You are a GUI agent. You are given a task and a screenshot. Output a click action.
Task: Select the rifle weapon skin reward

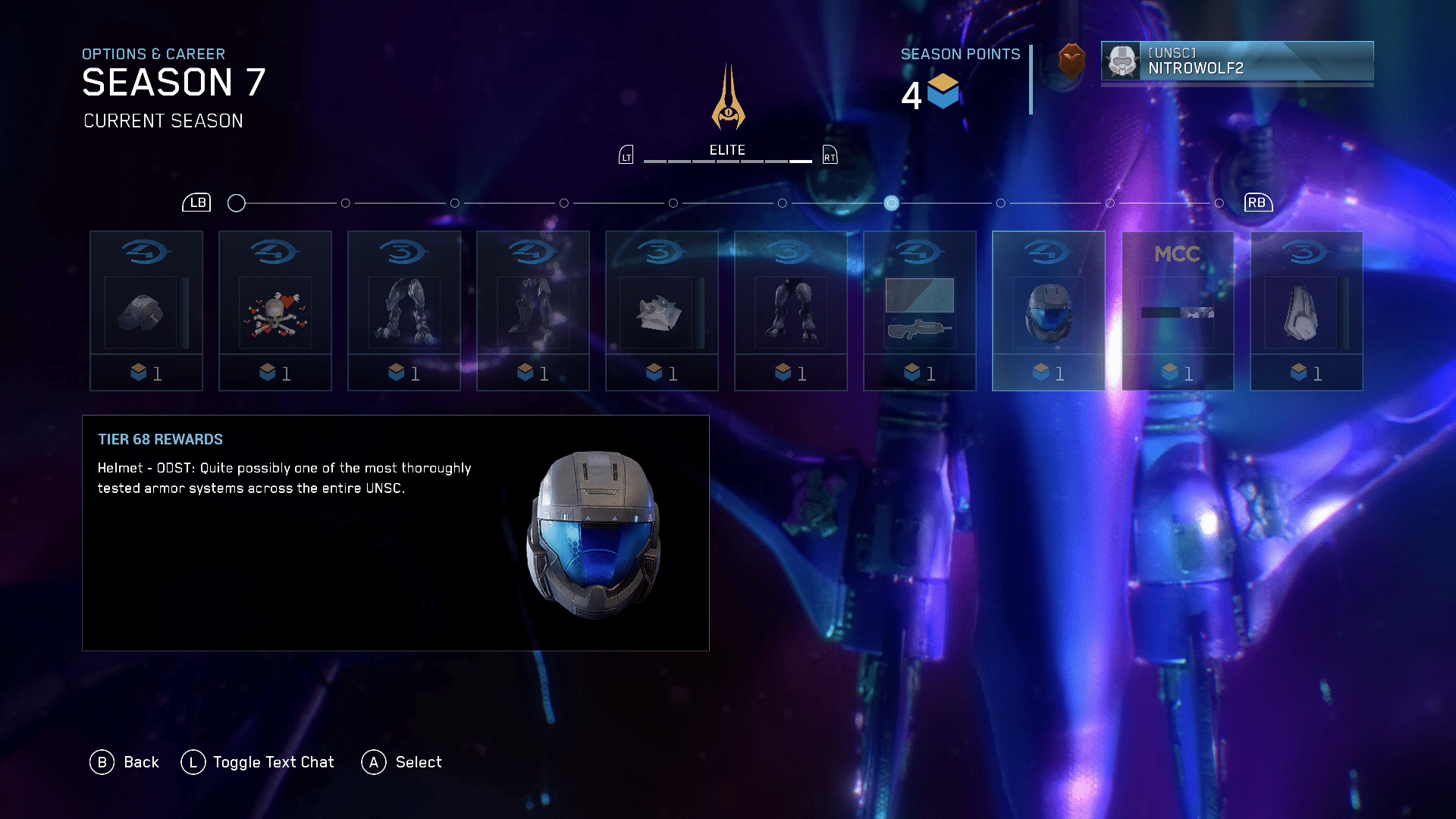(x=919, y=311)
